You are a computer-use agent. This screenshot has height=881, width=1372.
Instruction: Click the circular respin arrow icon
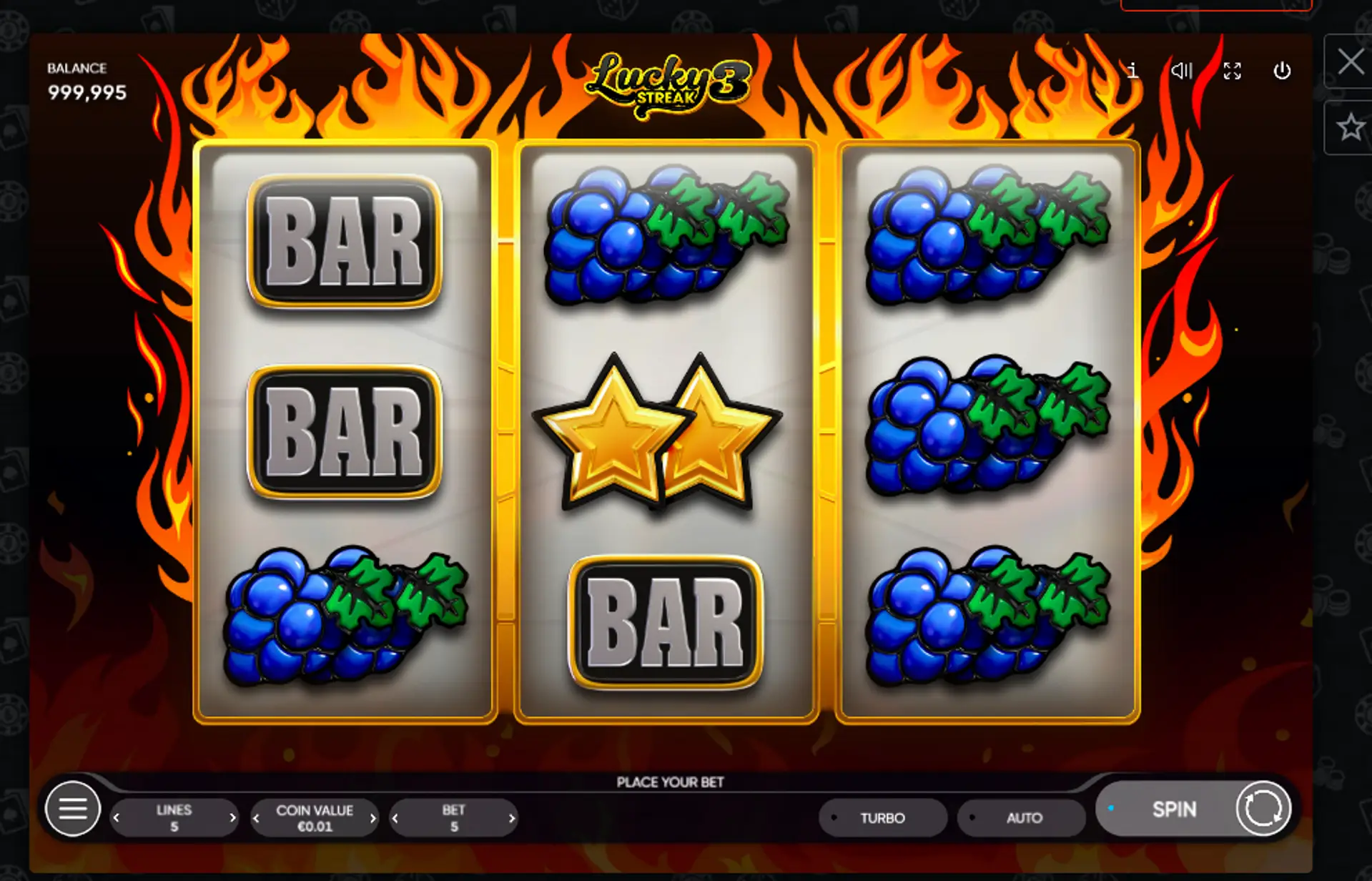point(1263,809)
